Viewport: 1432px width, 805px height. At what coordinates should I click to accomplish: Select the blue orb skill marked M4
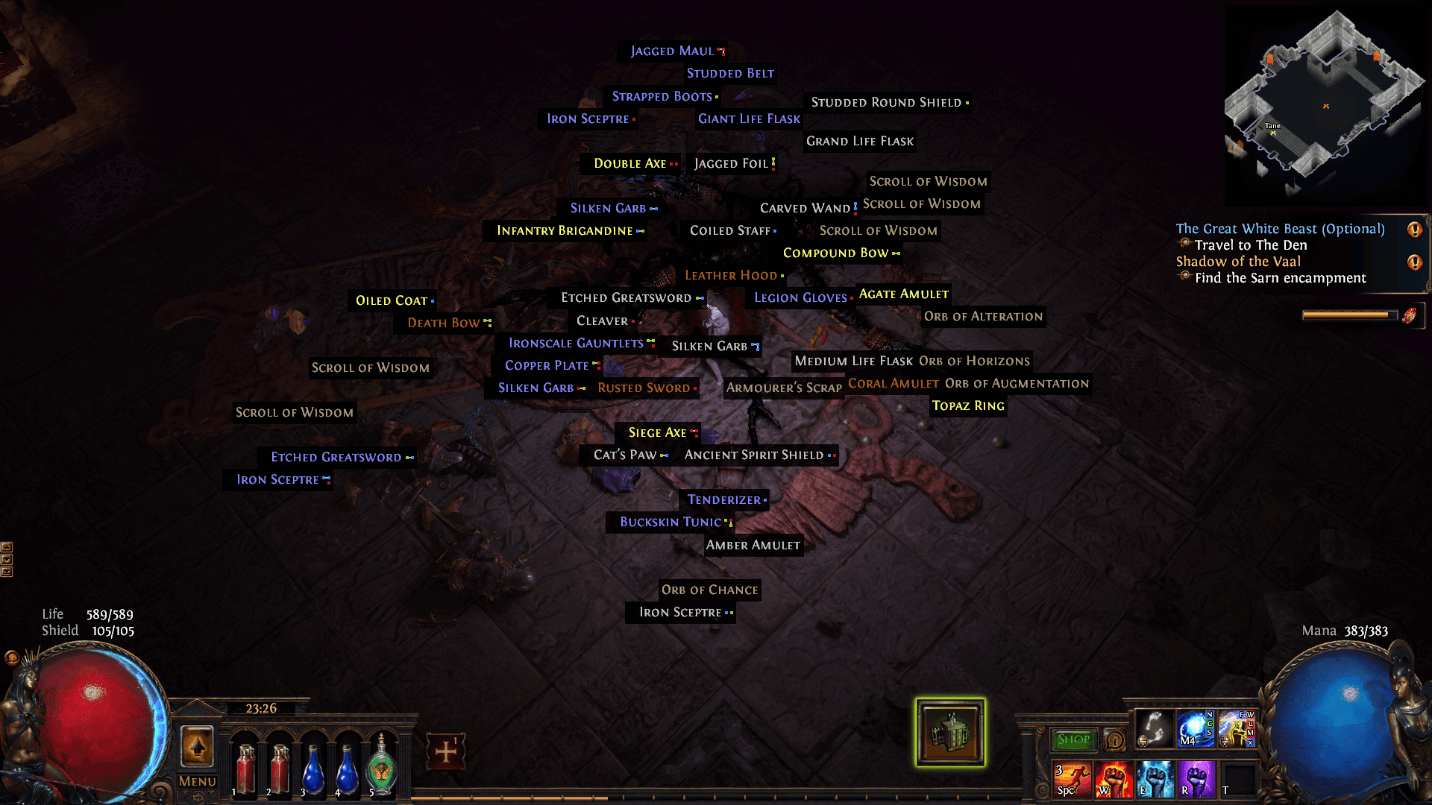(1195, 730)
